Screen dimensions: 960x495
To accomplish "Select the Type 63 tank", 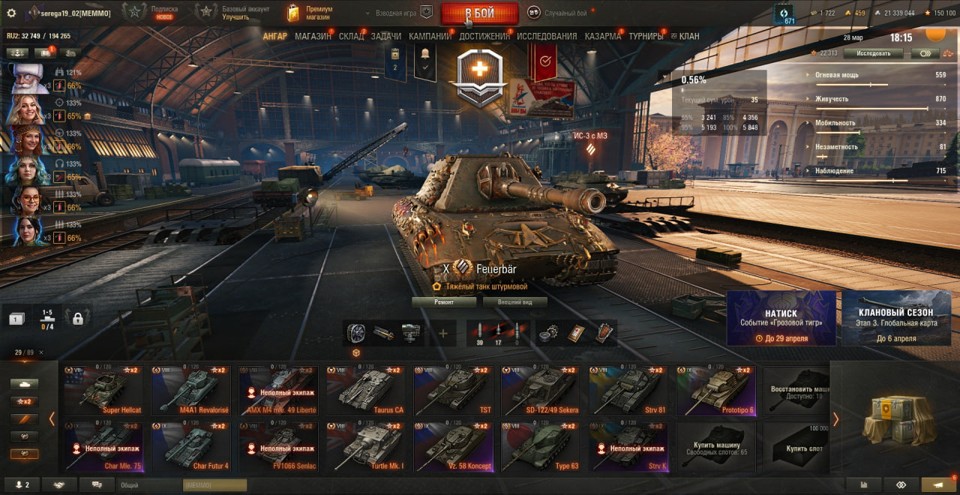I will point(540,446).
